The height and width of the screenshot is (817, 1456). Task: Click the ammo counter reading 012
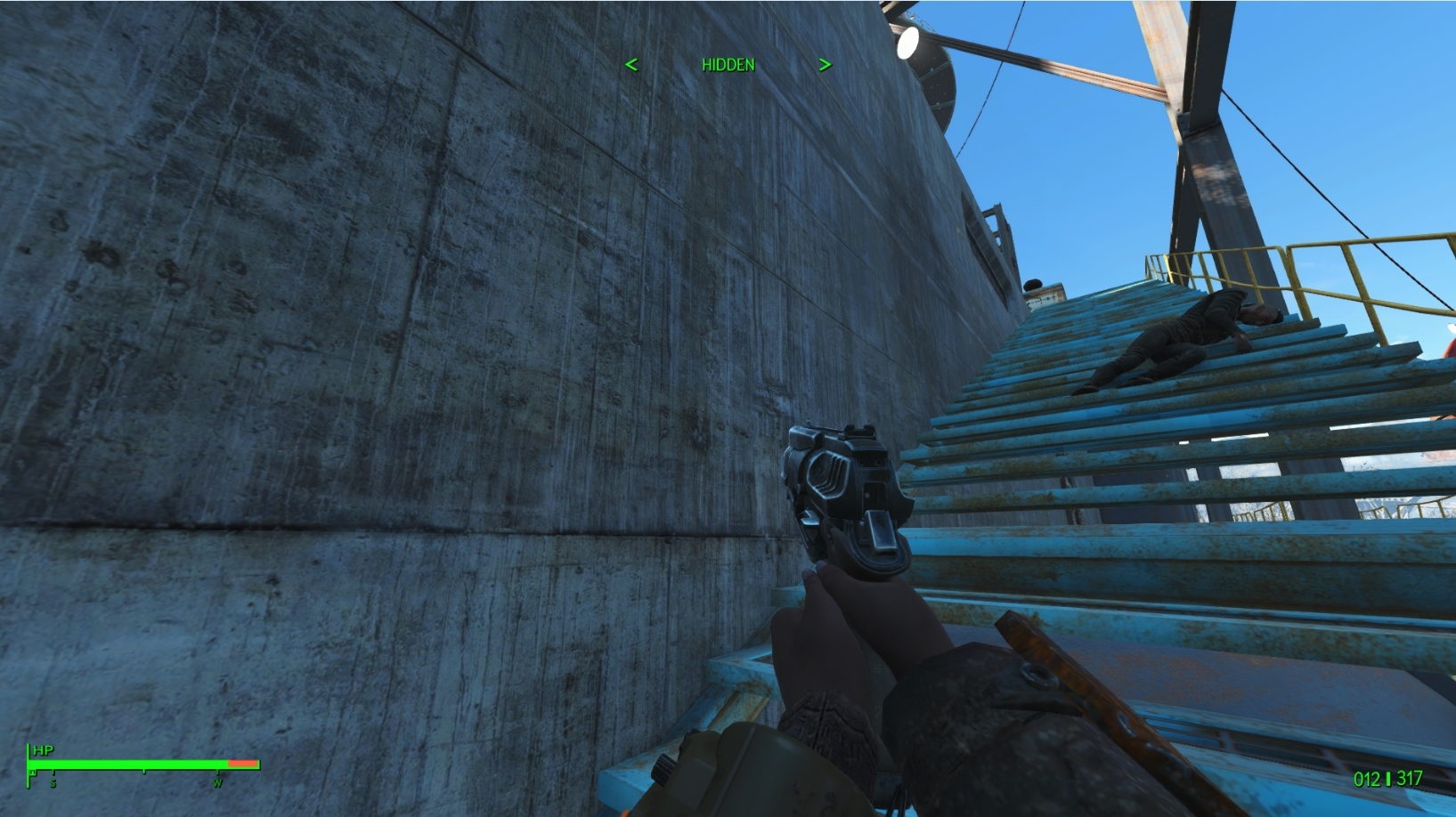pos(1368,779)
